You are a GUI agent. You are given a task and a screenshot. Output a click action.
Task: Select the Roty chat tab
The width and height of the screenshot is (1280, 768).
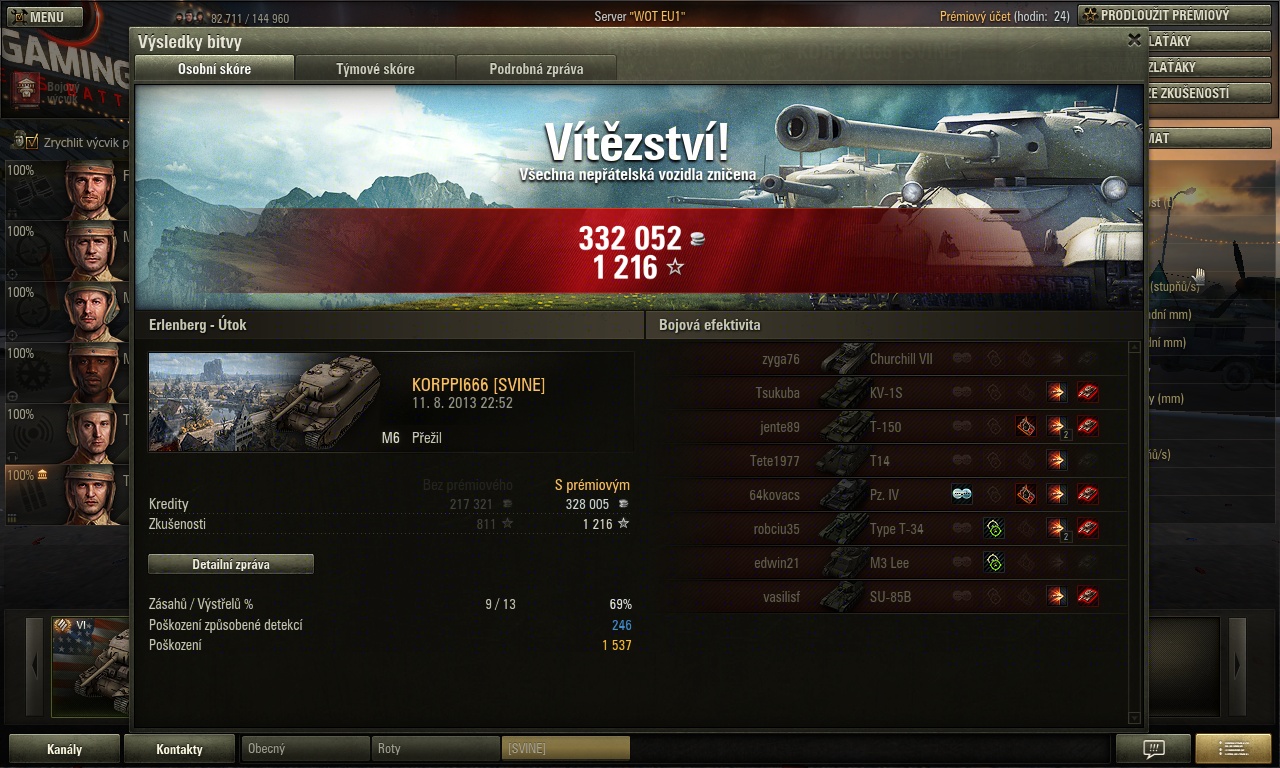[435, 748]
